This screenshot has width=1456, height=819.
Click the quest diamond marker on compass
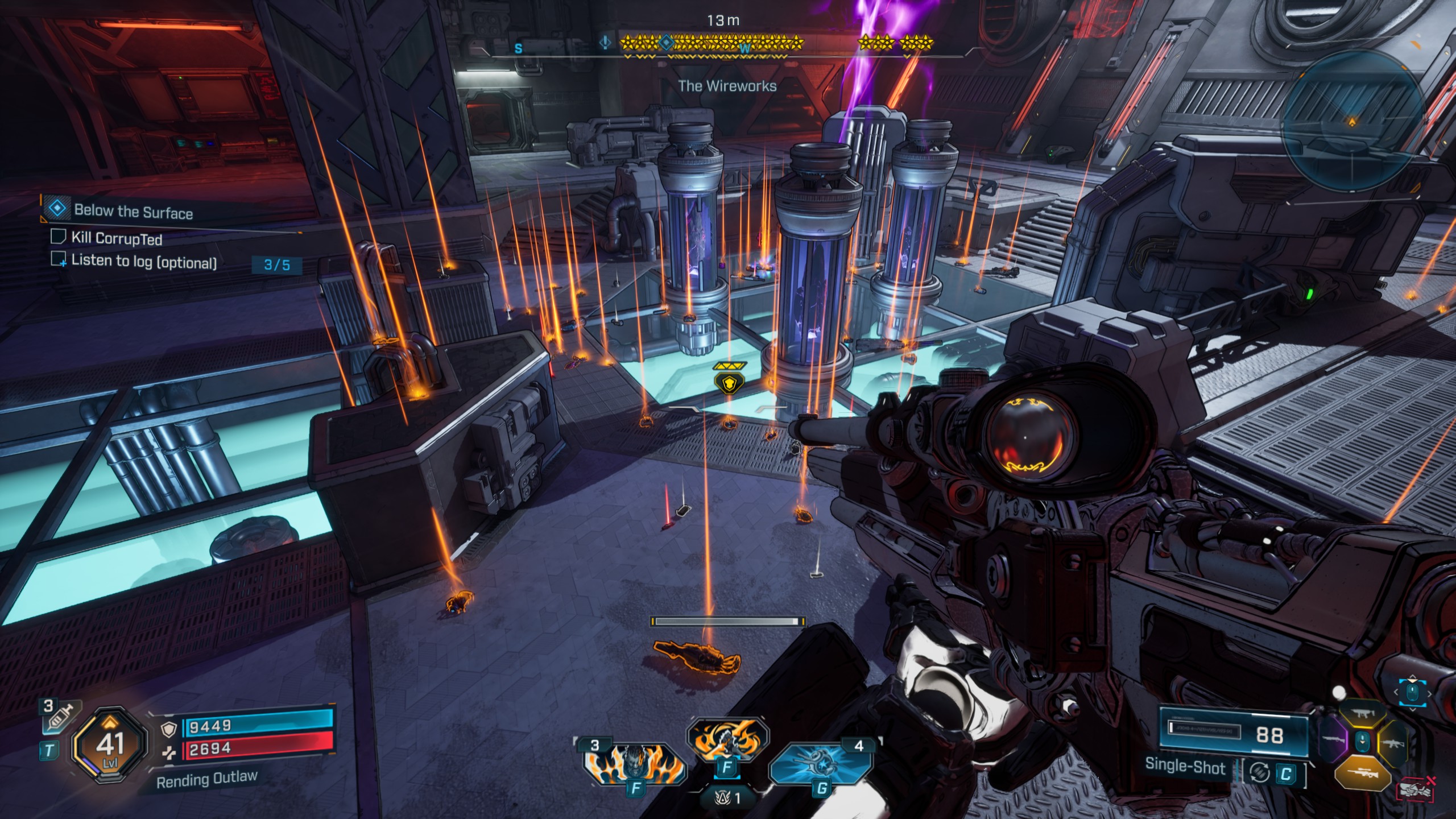(665, 42)
